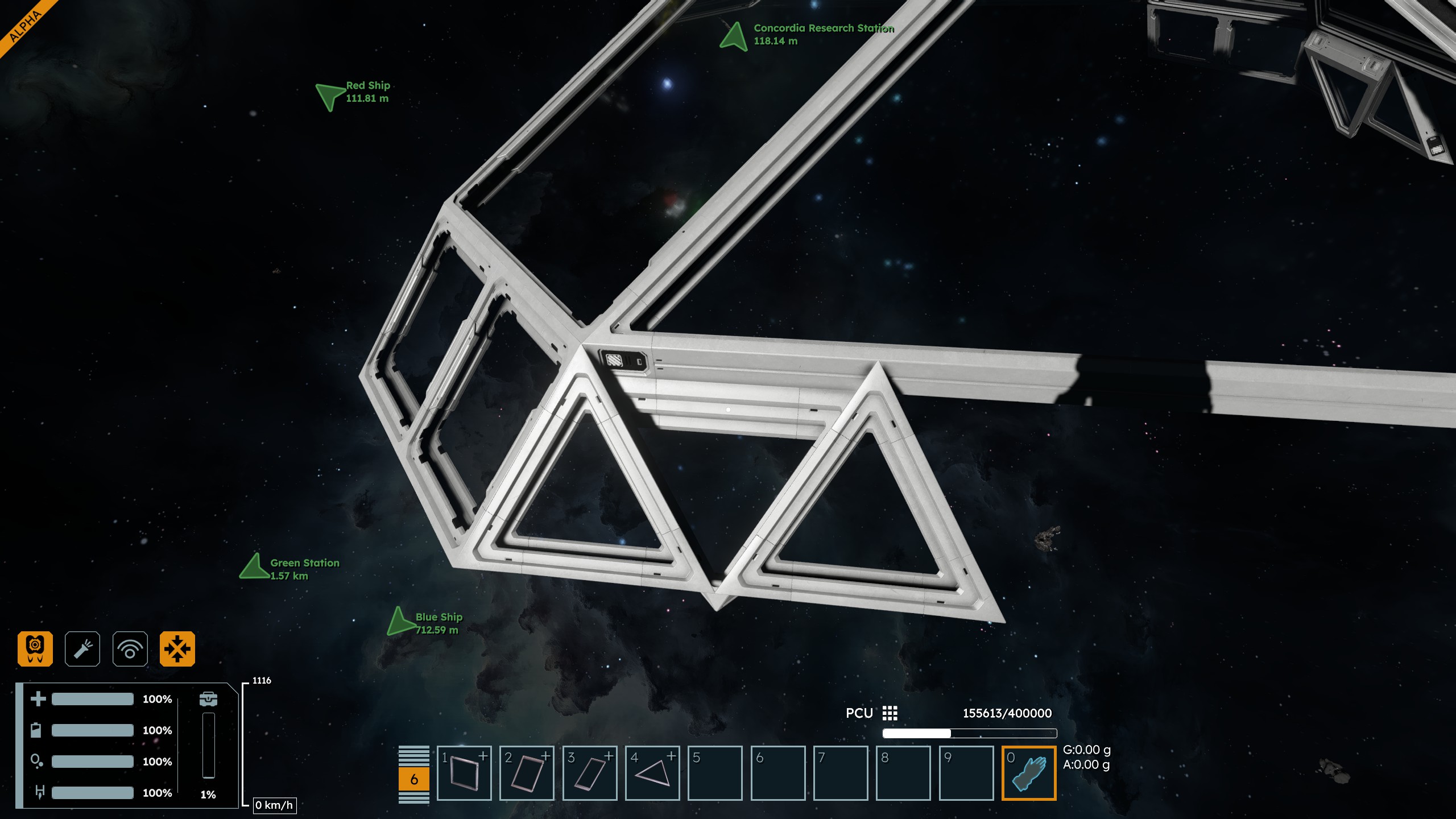This screenshot has width=1456, height=819.
Task: Select hotbar slot 3 narrow frame block
Action: [590, 773]
